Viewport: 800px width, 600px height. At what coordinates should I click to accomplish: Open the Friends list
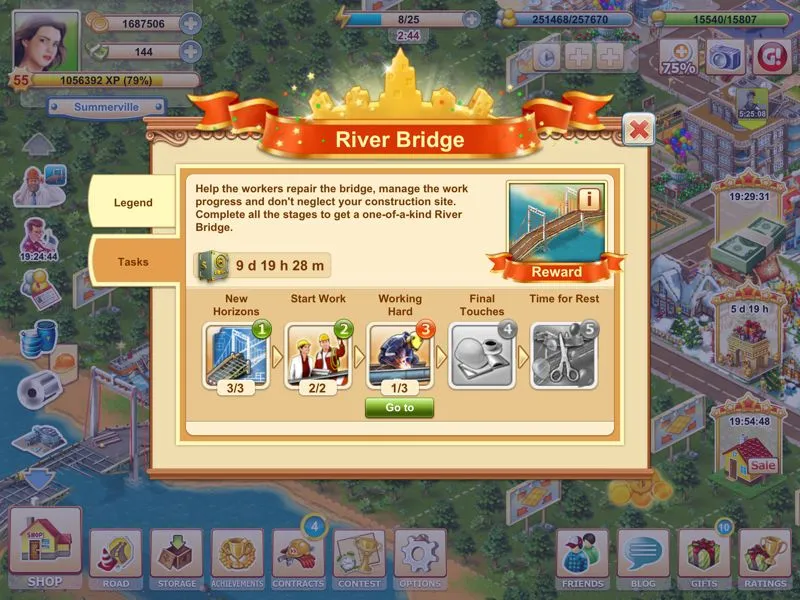[582, 558]
